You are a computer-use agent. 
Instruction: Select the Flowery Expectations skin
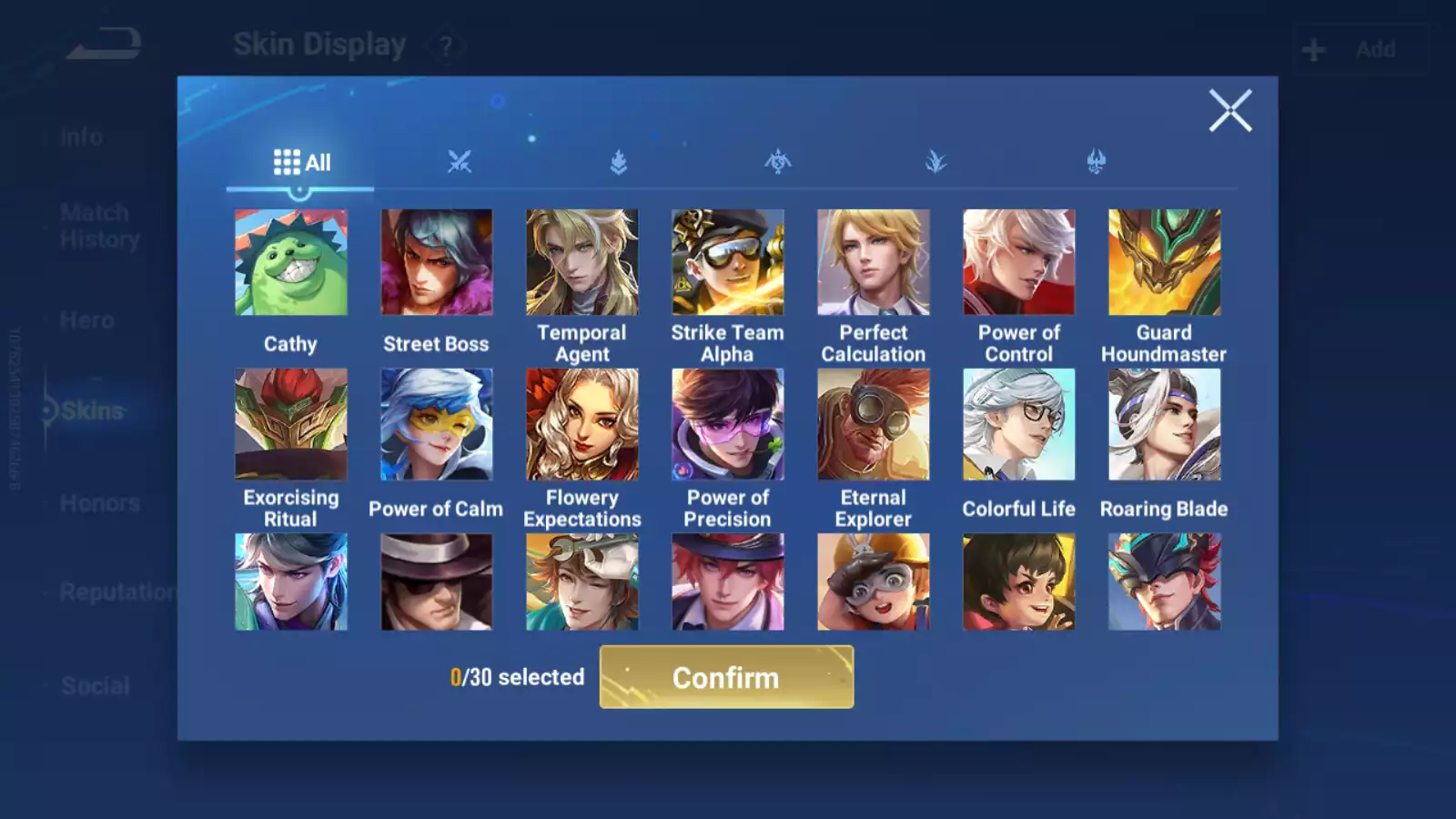[x=582, y=424]
